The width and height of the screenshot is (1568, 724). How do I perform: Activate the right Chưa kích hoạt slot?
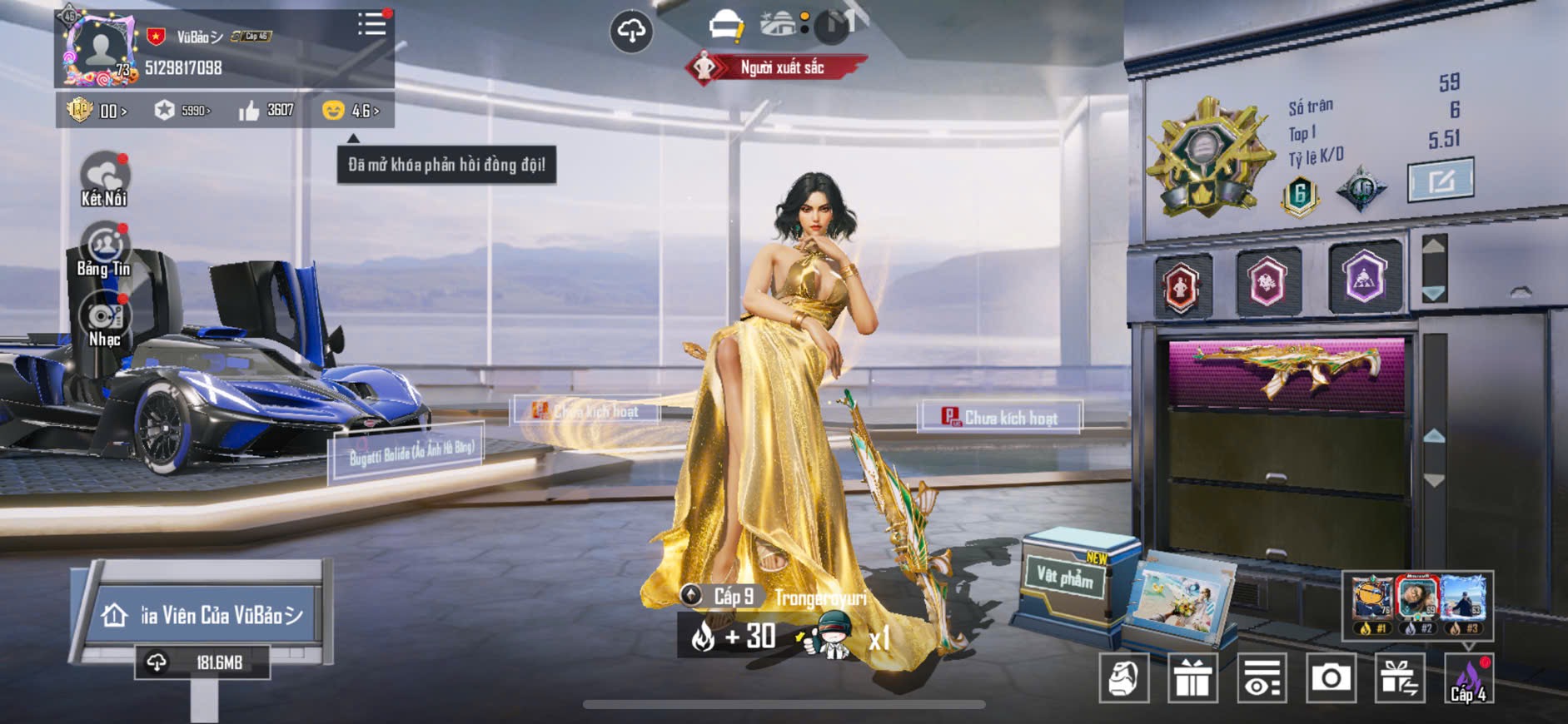pos(1000,417)
